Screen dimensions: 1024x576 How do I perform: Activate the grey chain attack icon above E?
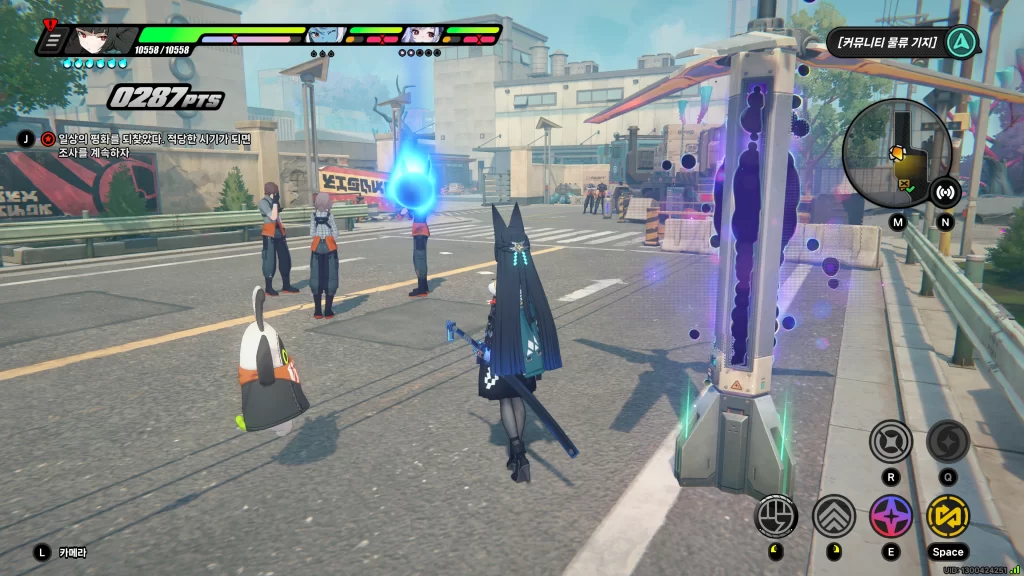point(890,441)
